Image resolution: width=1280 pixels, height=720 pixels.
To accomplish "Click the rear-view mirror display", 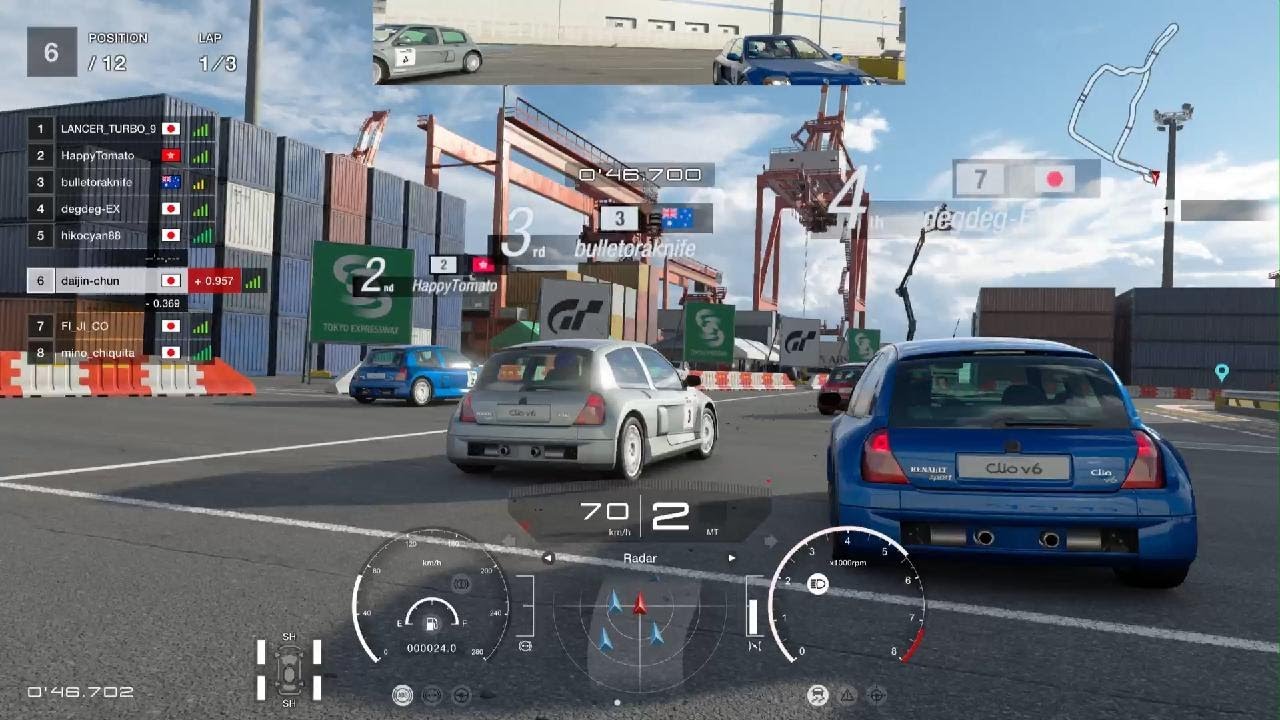I will coord(639,42).
